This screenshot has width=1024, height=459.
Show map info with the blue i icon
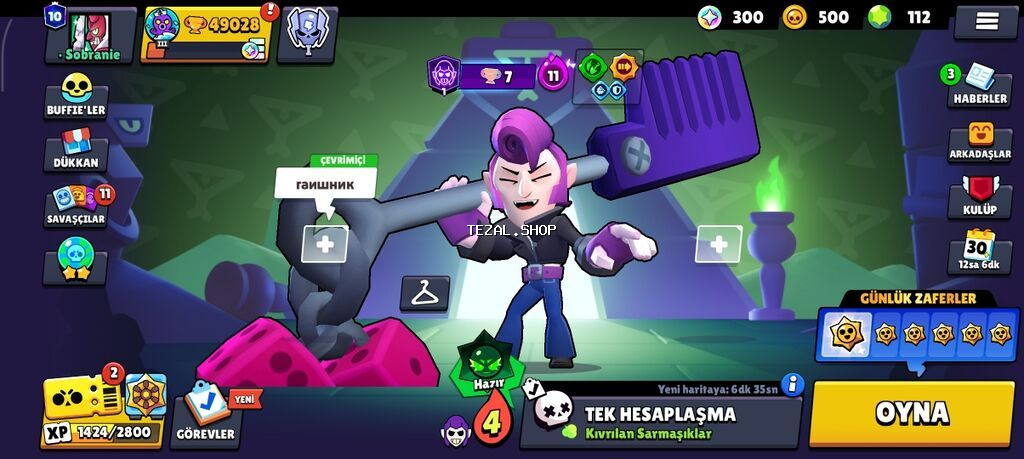(794, 385)
